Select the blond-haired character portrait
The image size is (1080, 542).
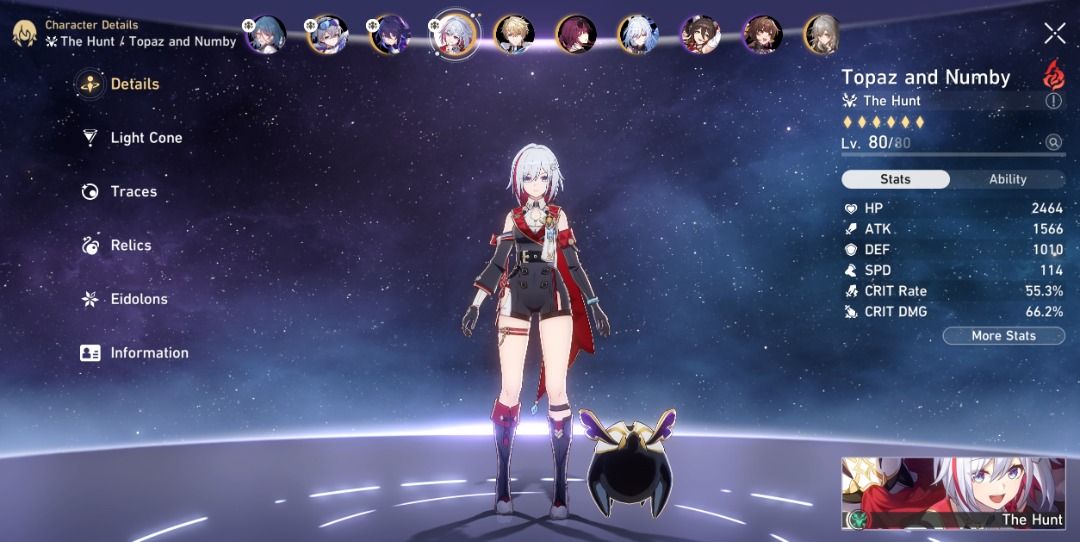[514, 34]
